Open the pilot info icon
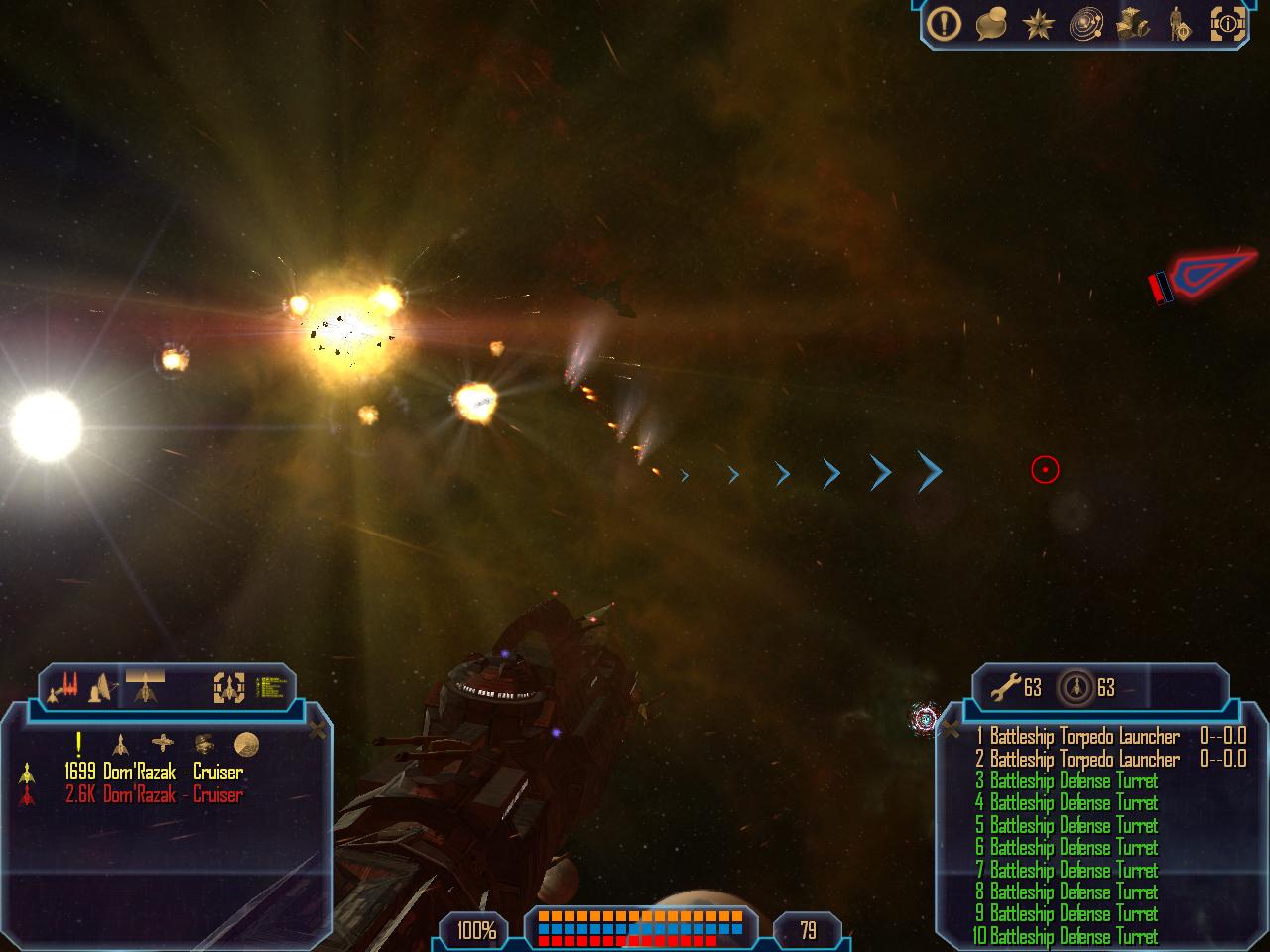This screenshot has height=952, width=1270. [x=1179, y=24]
